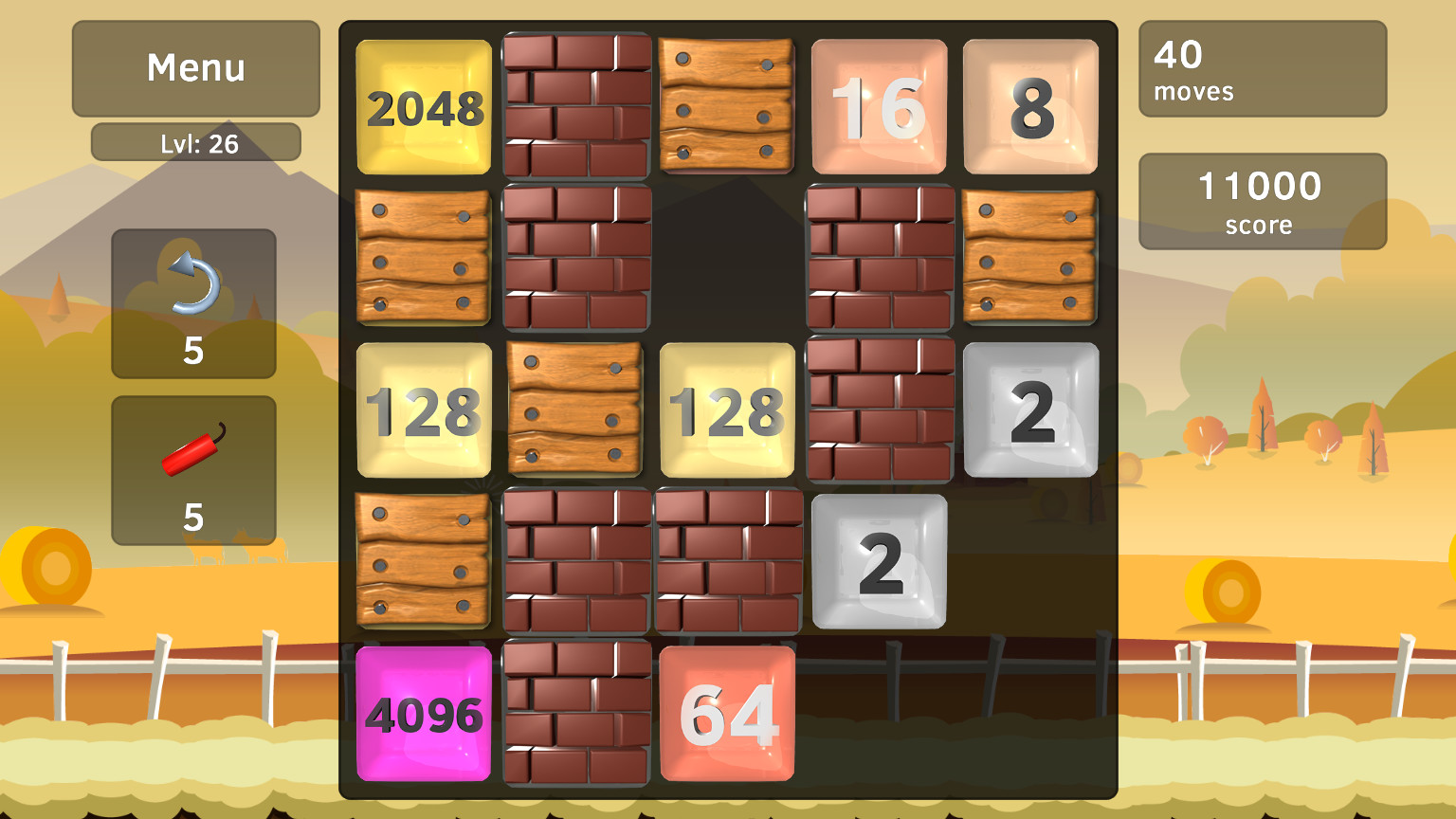Activate the dynamite power-up icon
The width and height of the screenshot is (1456, 819).
(193, 455)
